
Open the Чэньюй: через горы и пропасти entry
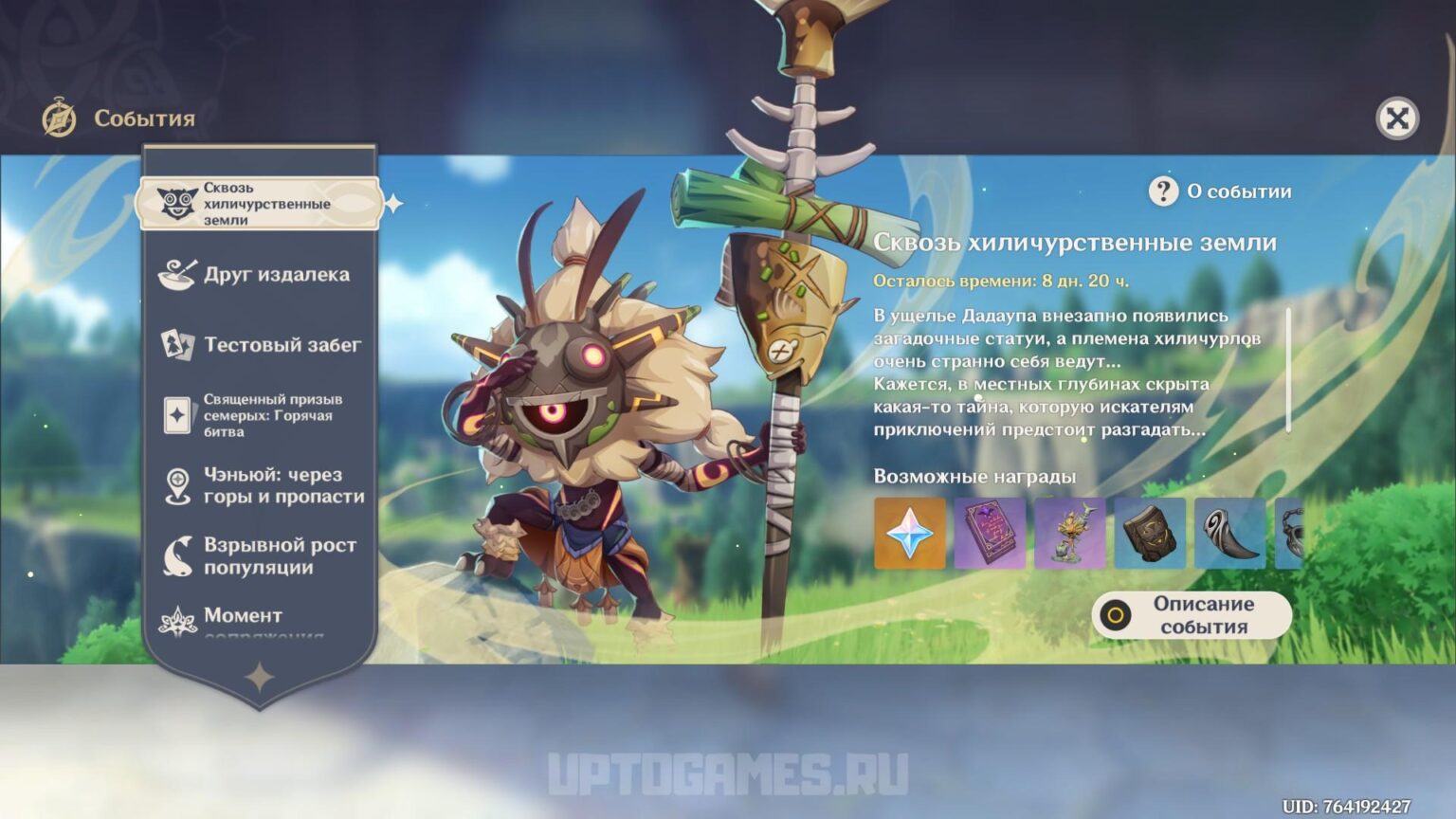(259, 485)
